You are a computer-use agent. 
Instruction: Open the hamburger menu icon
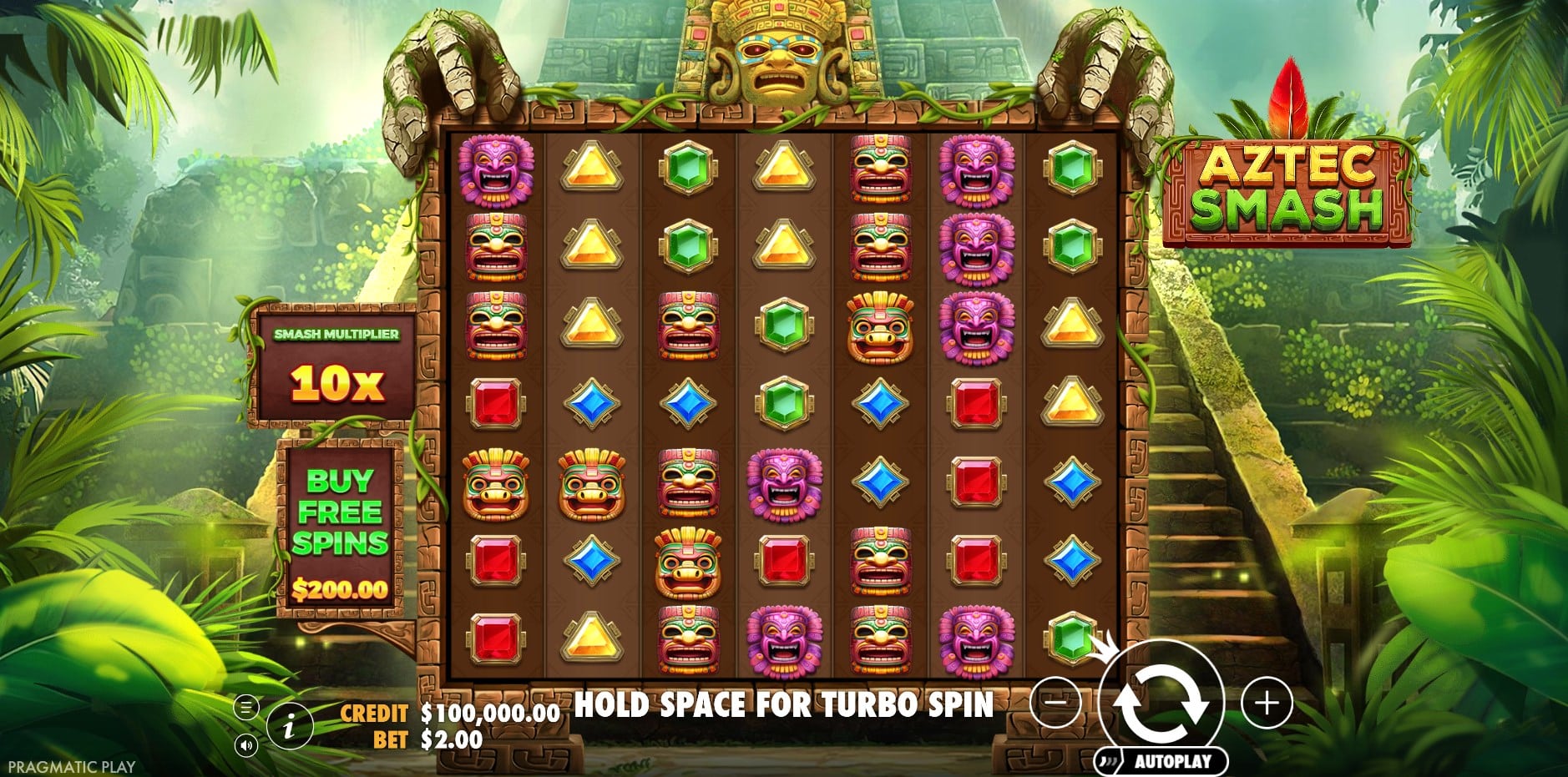(245, 708)
